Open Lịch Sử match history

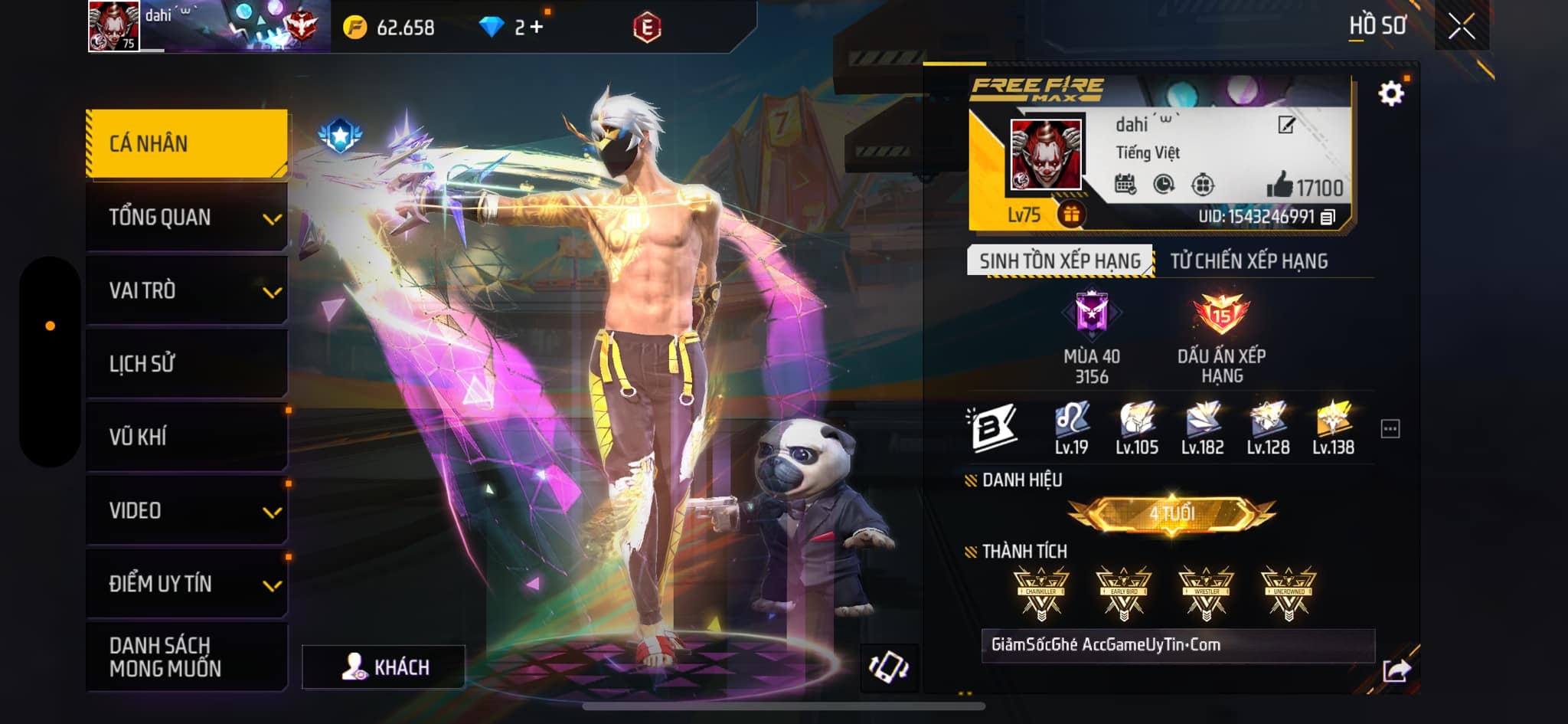tap(187, 364)
